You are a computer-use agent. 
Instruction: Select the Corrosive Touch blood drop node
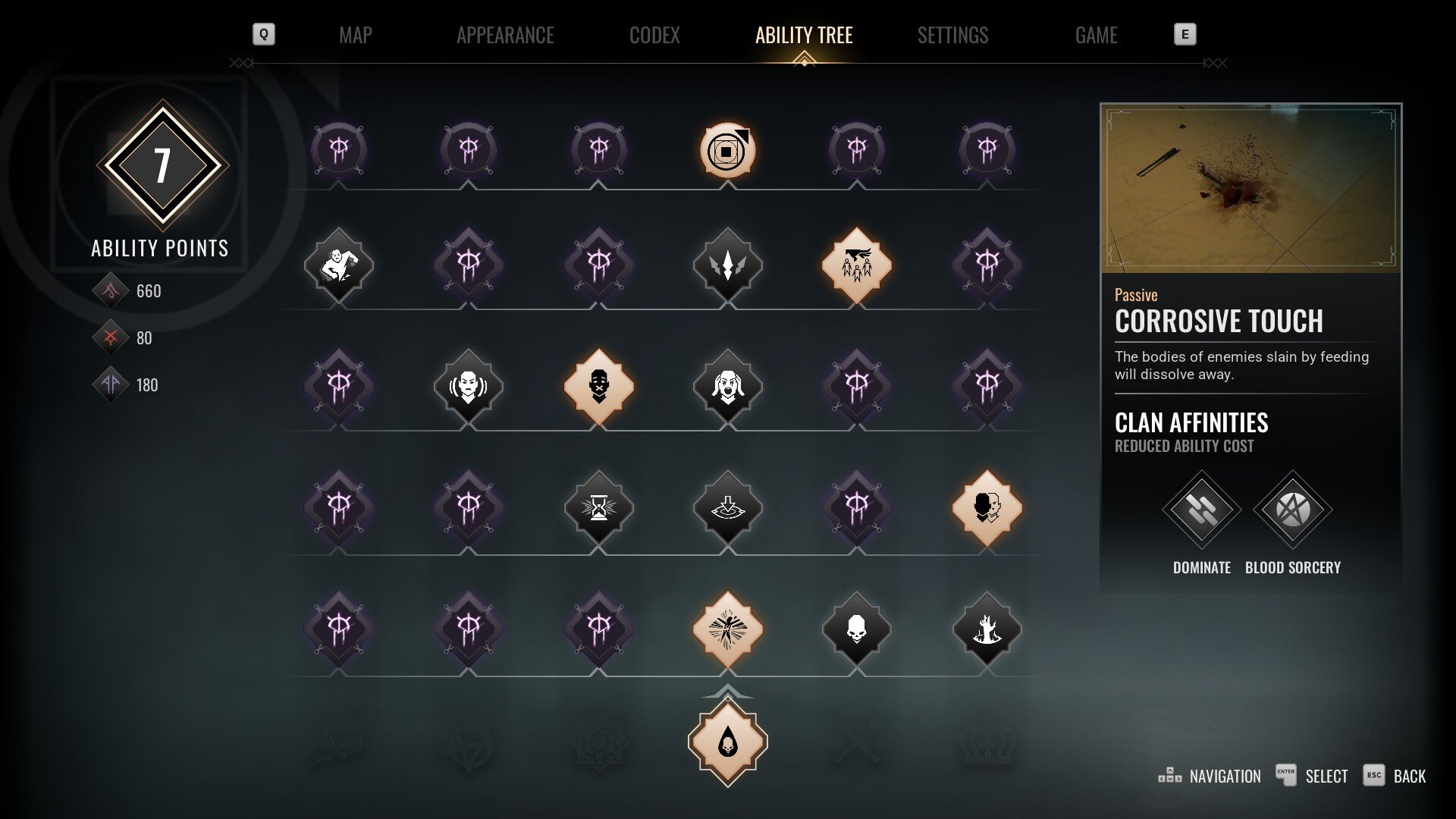tap(727, 742)
